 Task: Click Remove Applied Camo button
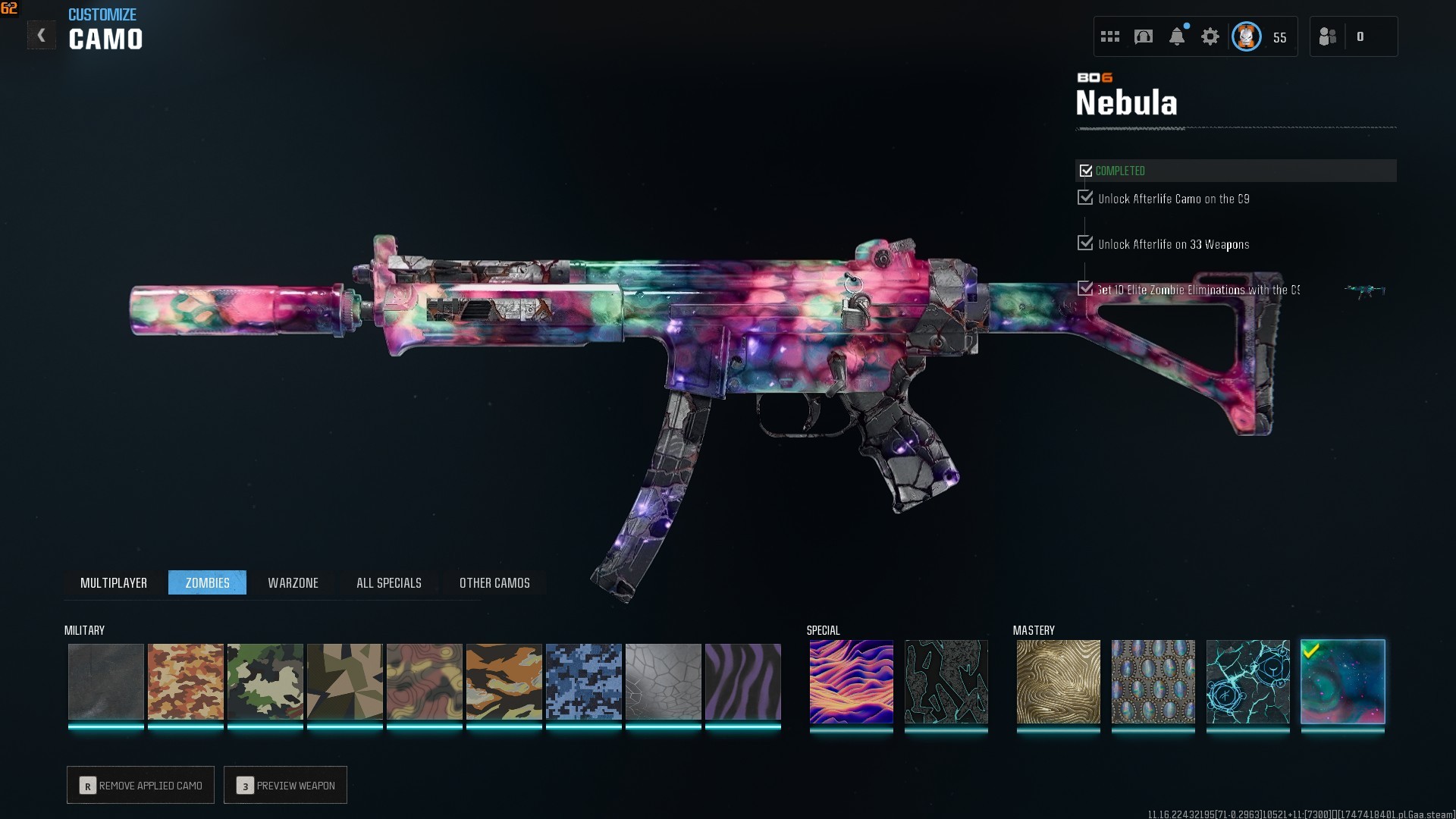click(141, 785)
